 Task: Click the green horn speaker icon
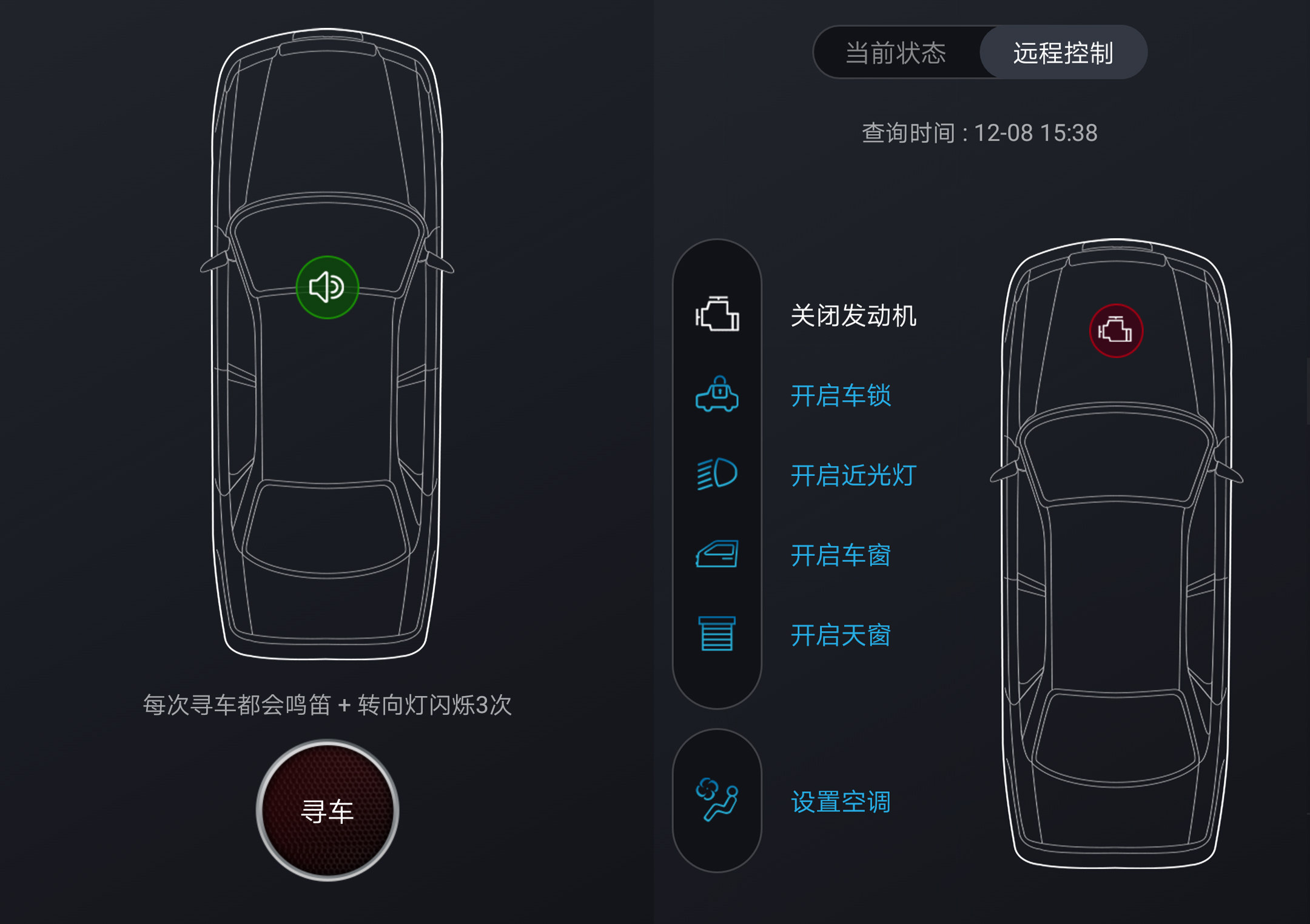327,287
